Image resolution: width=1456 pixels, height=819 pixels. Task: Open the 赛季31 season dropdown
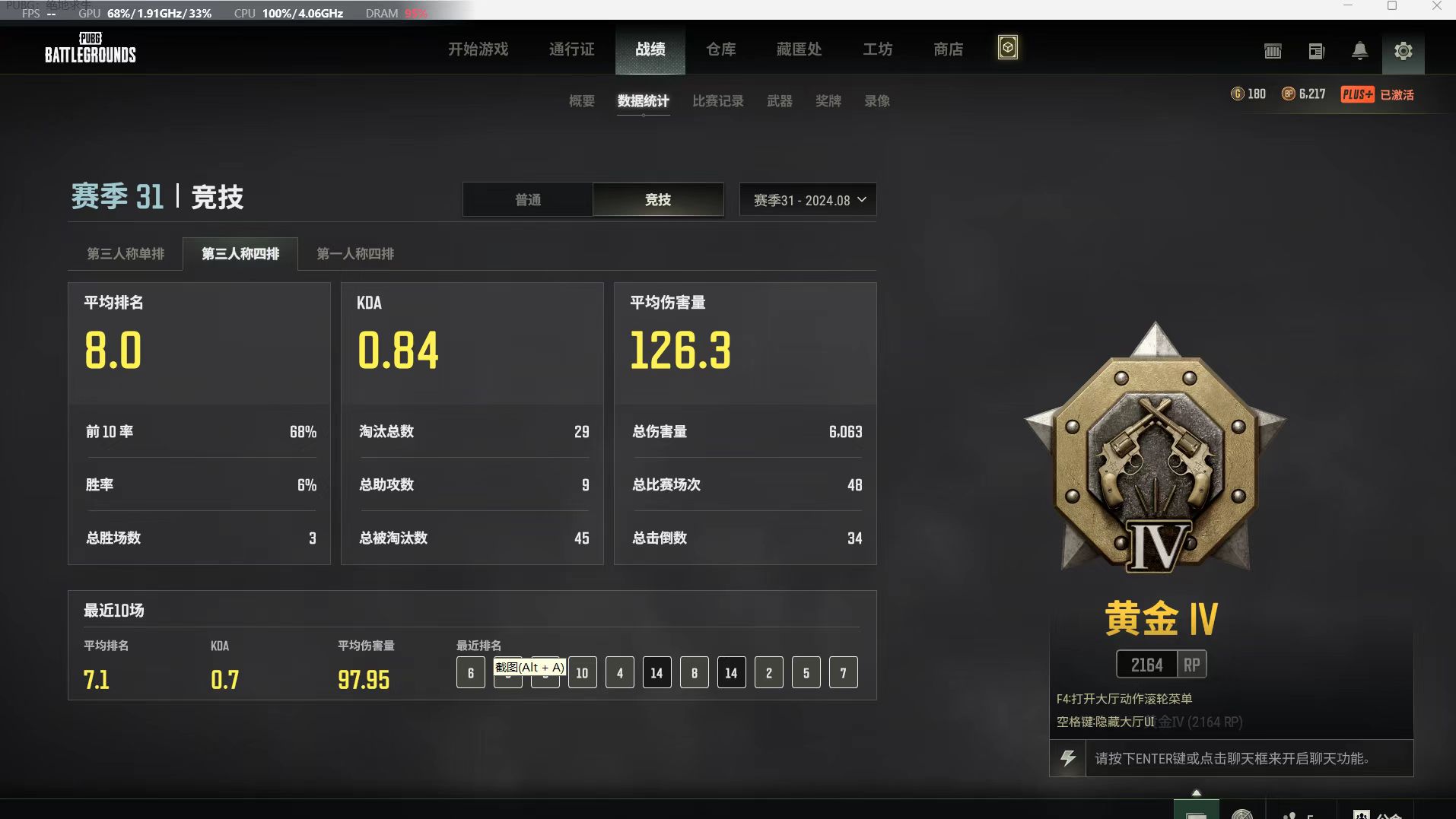coord(808,200)
